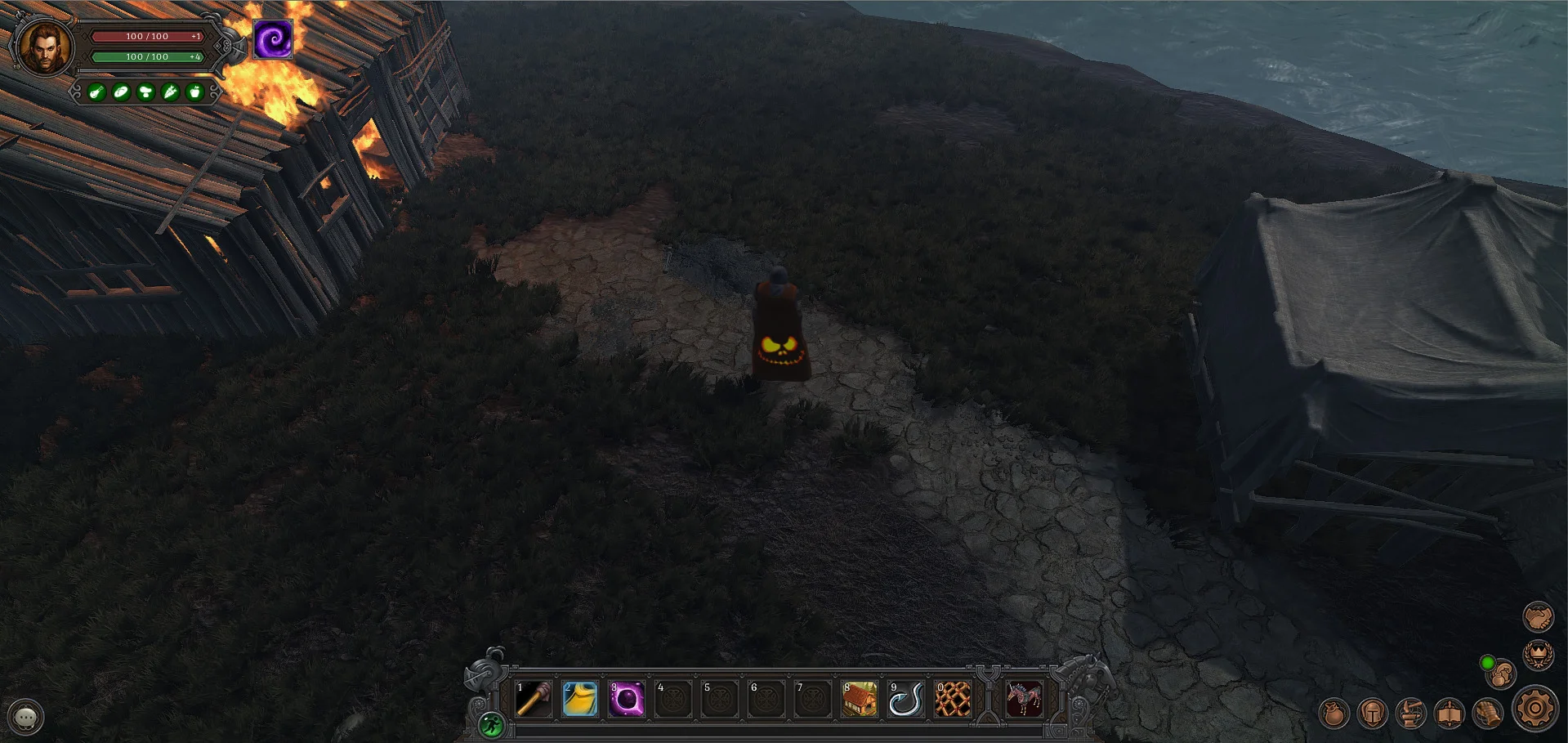Activate the purple dark orb ability
This screenshot has height=743, width=1568.
point(627,700)
